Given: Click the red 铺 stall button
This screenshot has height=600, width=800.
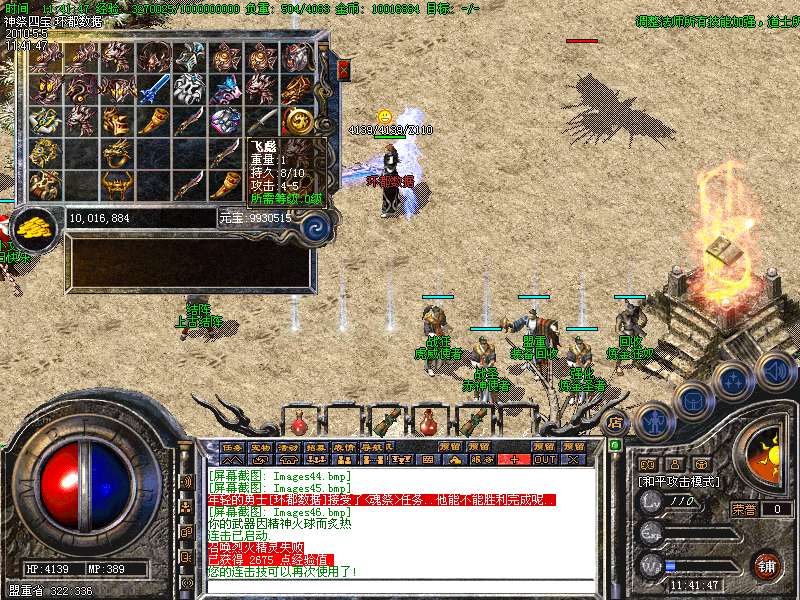Looking at the screenshot, I should click(767, 565).
